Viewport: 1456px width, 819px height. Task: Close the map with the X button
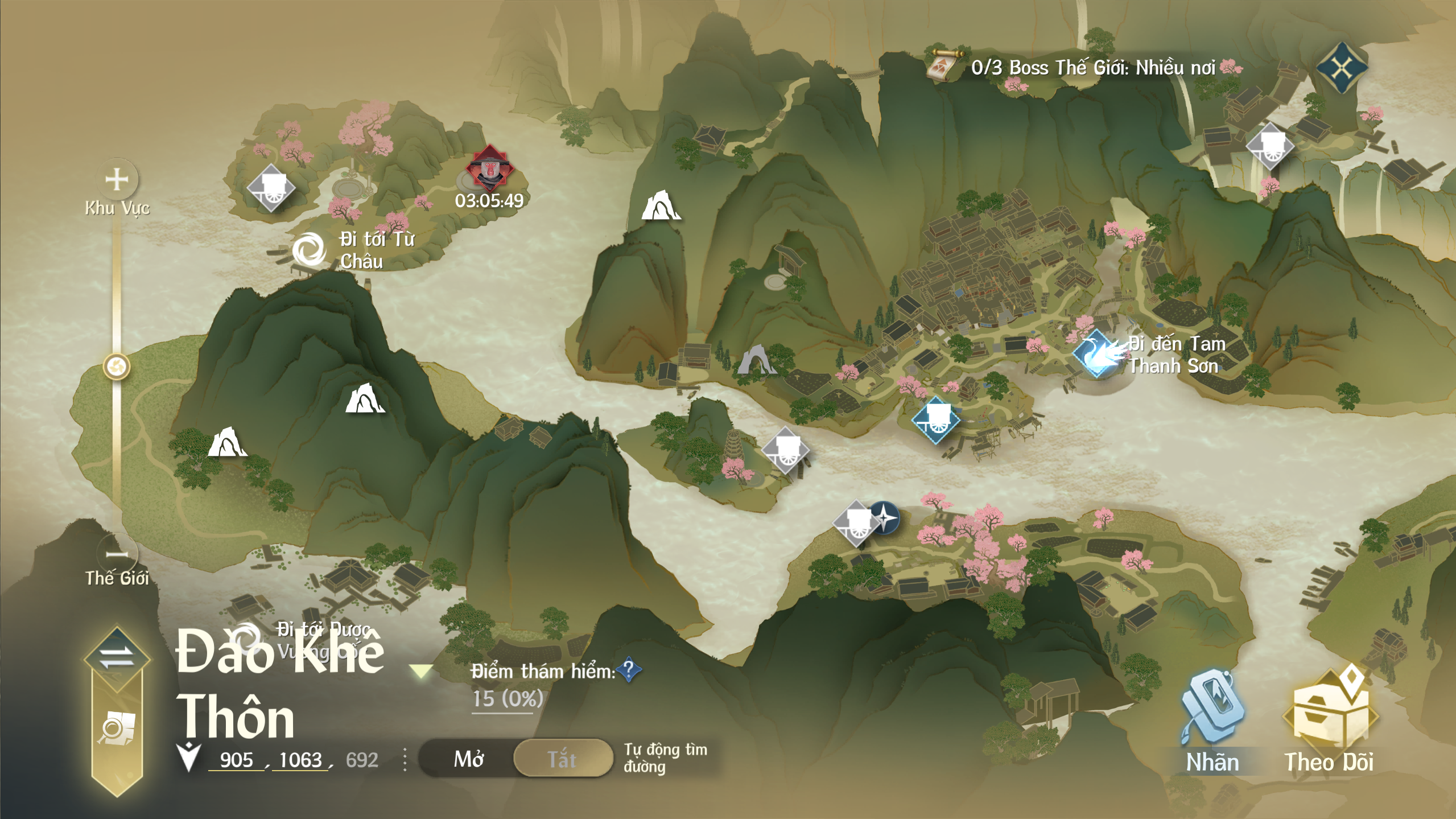click(1341, 68)
